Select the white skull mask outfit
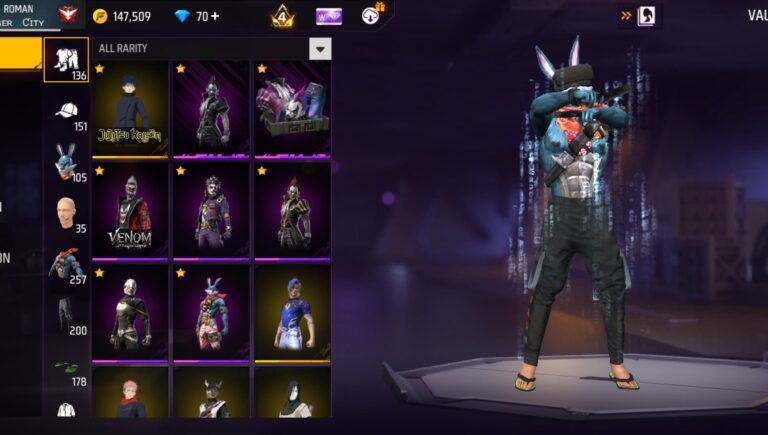Viewport: 768px width, 435px height. click(130, 312)
